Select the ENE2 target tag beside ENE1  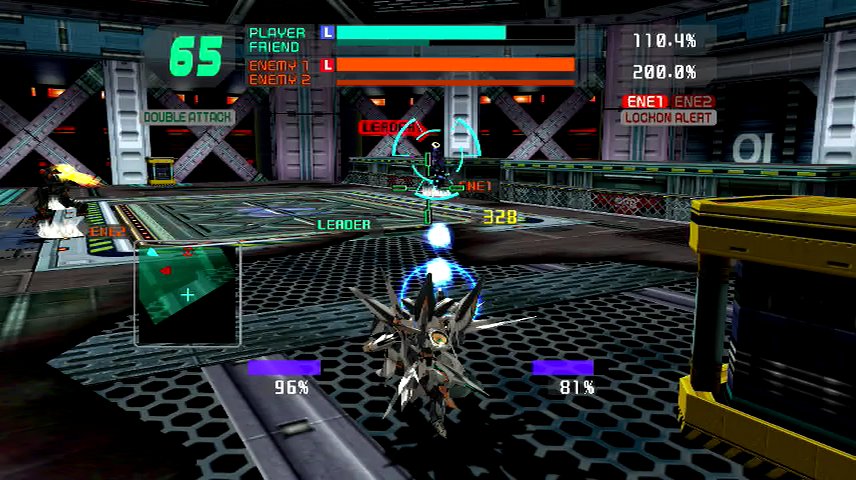(x=693, y=101)
